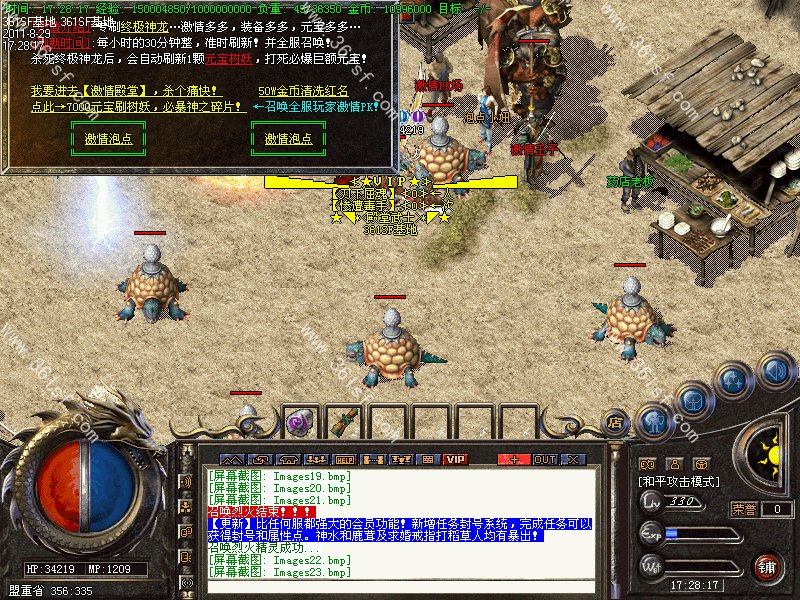Screen dimensions: 800x600
Task: Use the green scroll item in belt
Action: tap(346, 422)
